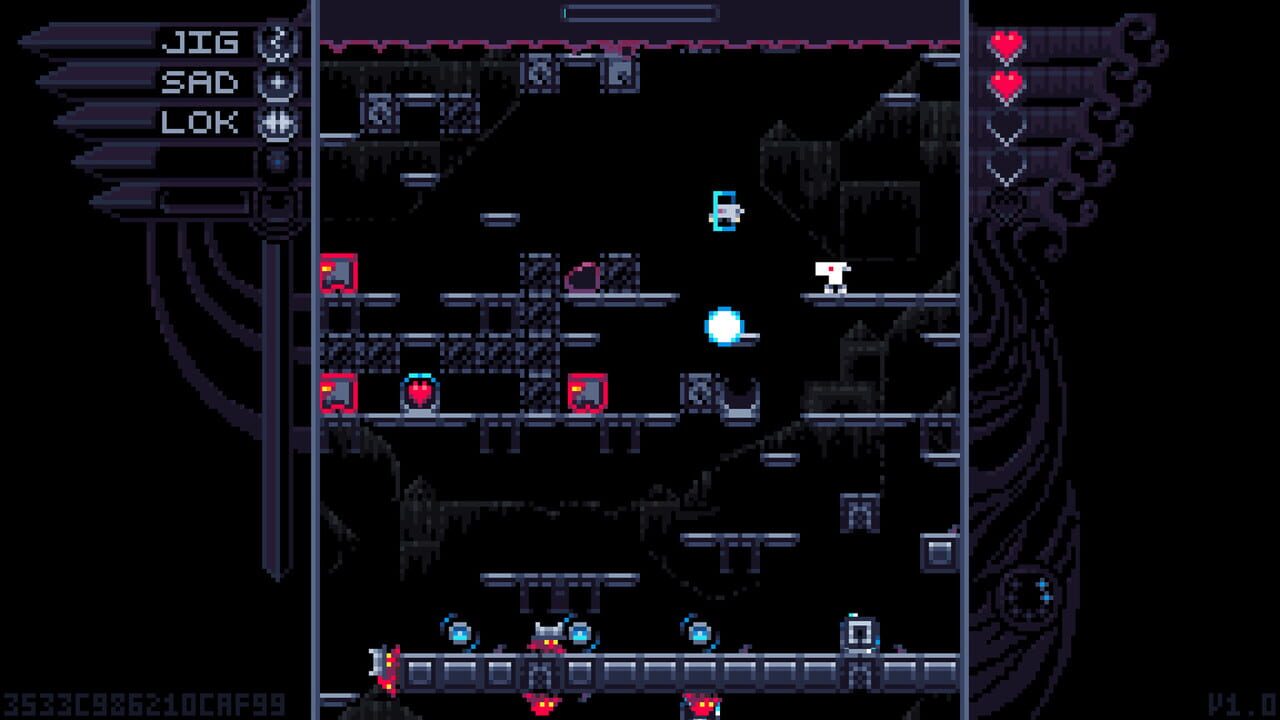Toggle the second filled heart indicator

click(x=1005, y=83)
